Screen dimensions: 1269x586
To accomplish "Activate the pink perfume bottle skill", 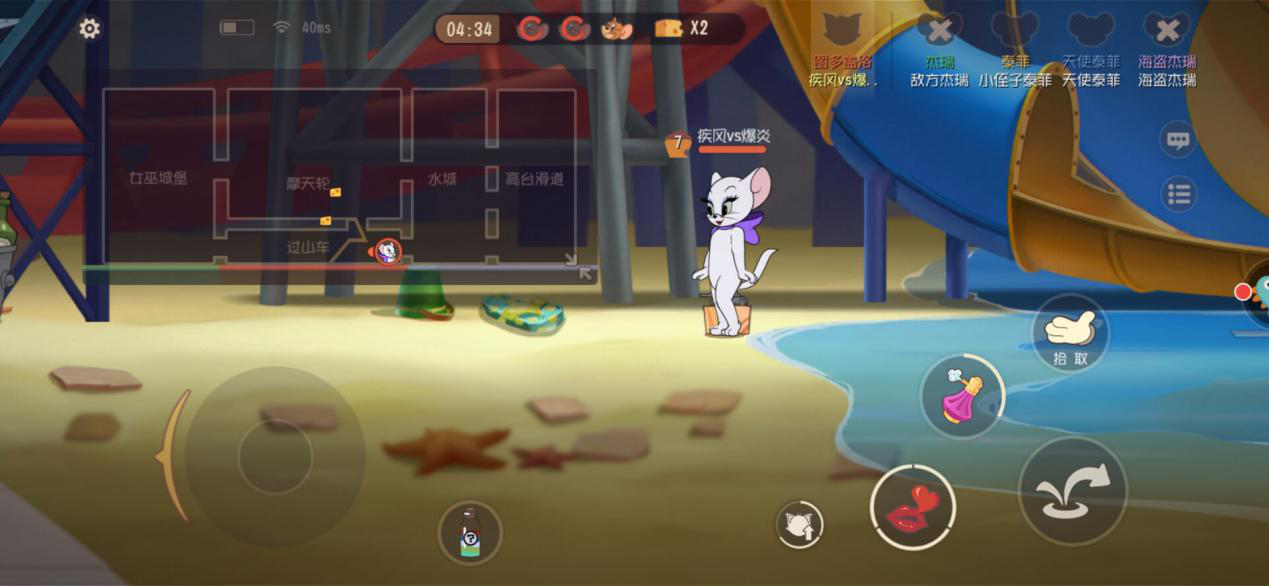I will [x=962, y=396].
